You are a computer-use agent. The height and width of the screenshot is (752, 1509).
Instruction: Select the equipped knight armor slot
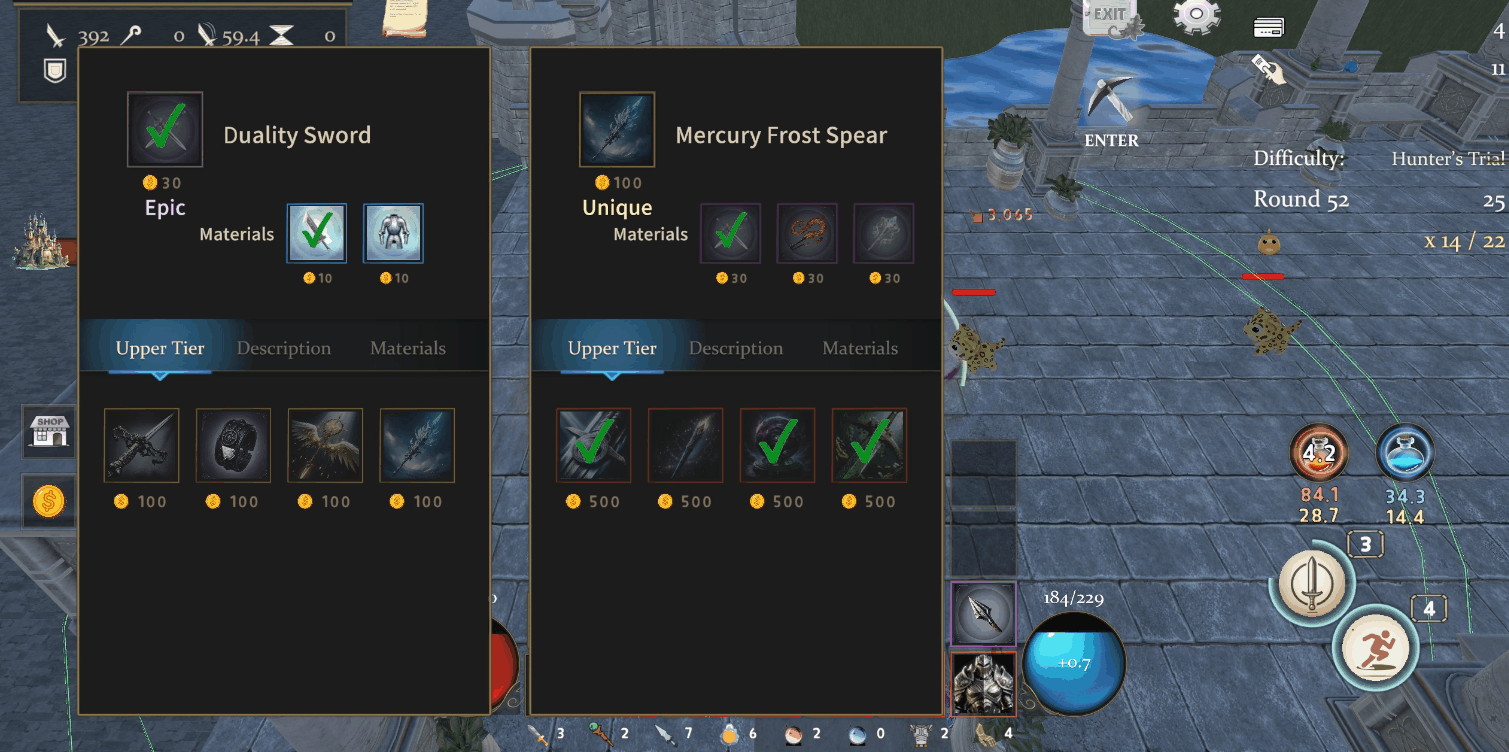(983, 684)
